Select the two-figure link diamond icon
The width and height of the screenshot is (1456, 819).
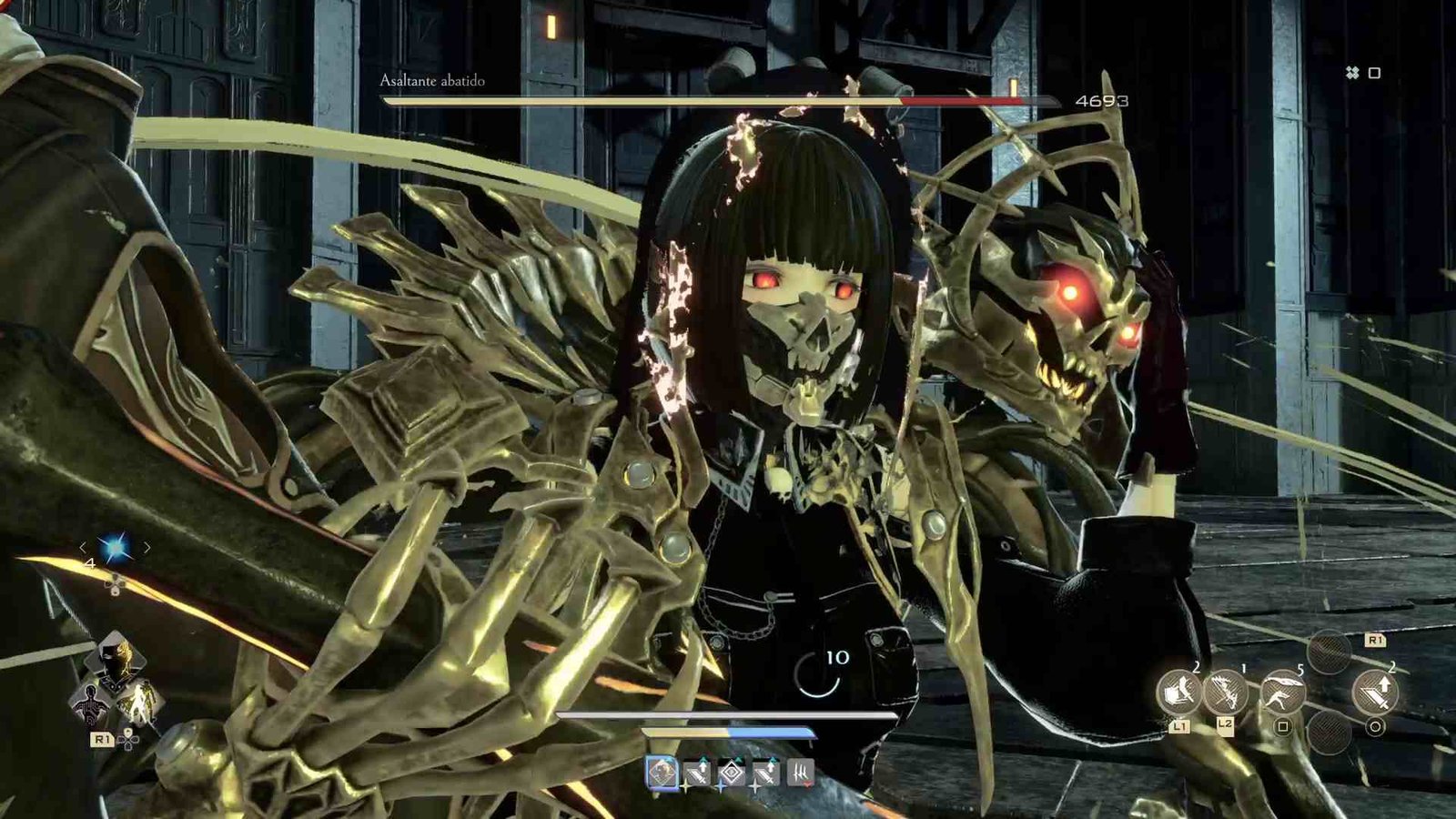[x=141, y=703]
